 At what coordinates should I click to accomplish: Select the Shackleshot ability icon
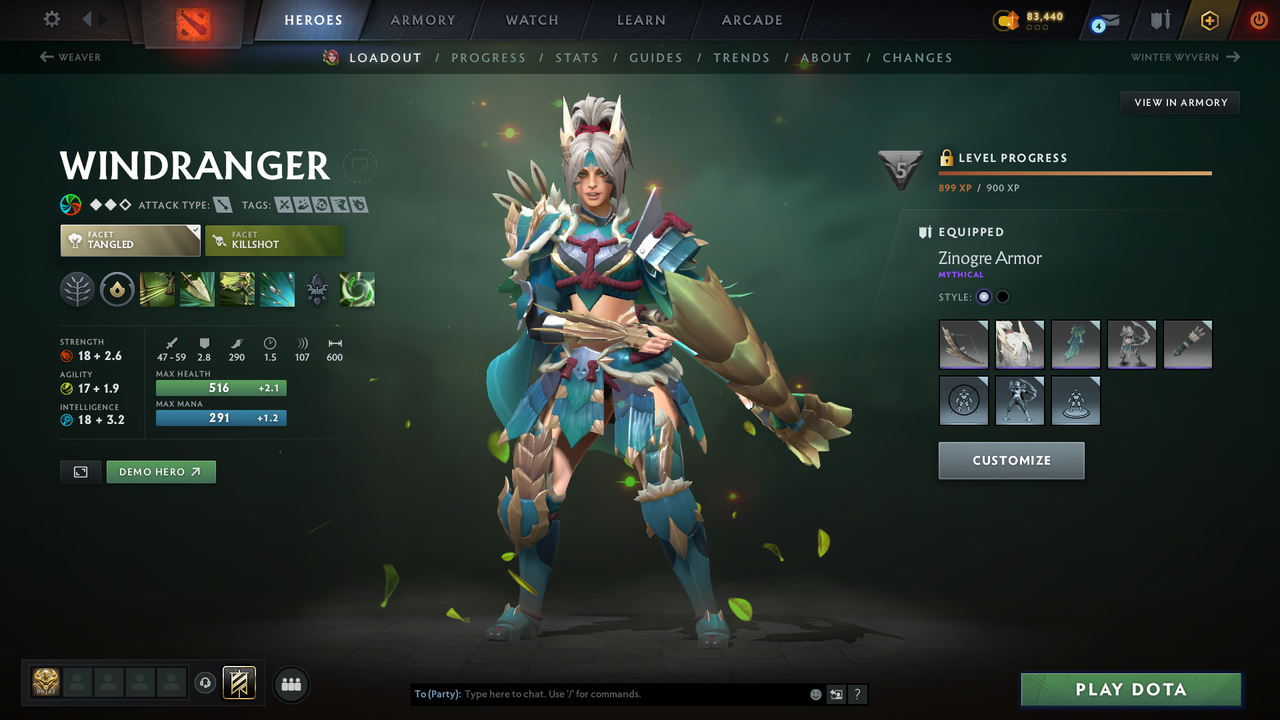point(157,290)
